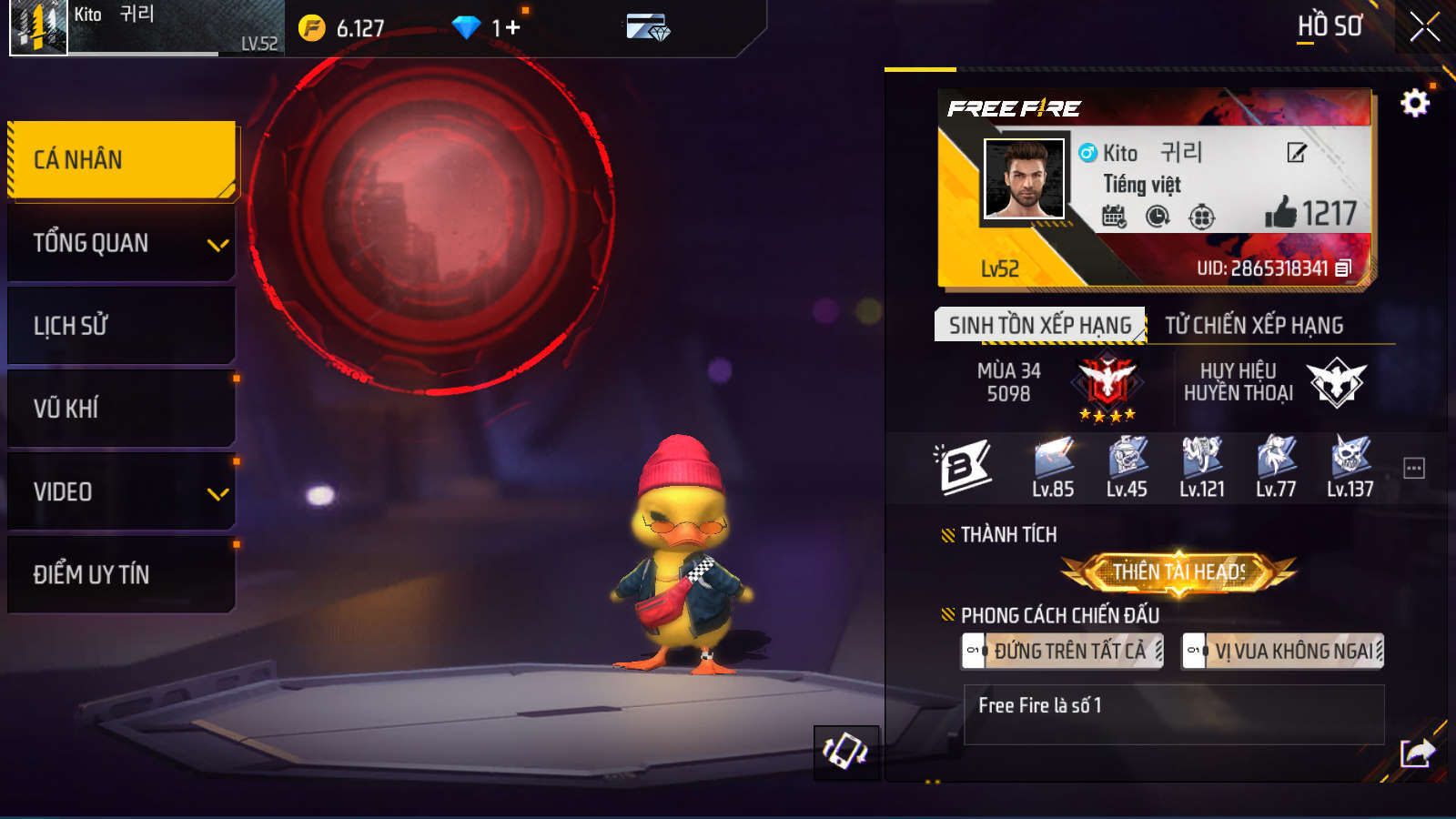Image resolution: width=1456 pixels, height=819 pixels.
Task: Expand the TỔNG QUAN section
Action: click(x=122, y=243)
